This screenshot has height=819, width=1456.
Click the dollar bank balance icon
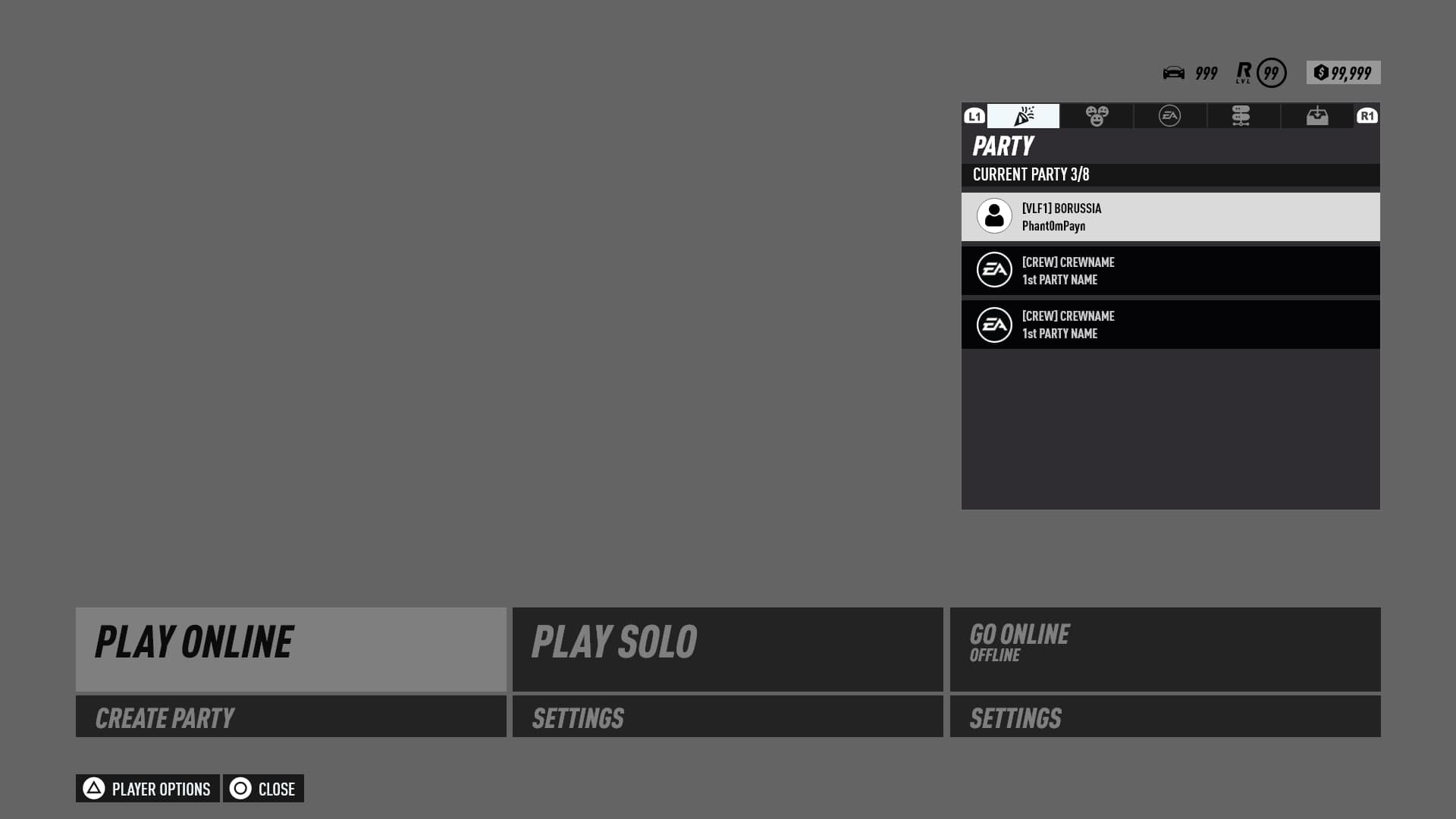pyautogui.click(x=1320, y=72)
